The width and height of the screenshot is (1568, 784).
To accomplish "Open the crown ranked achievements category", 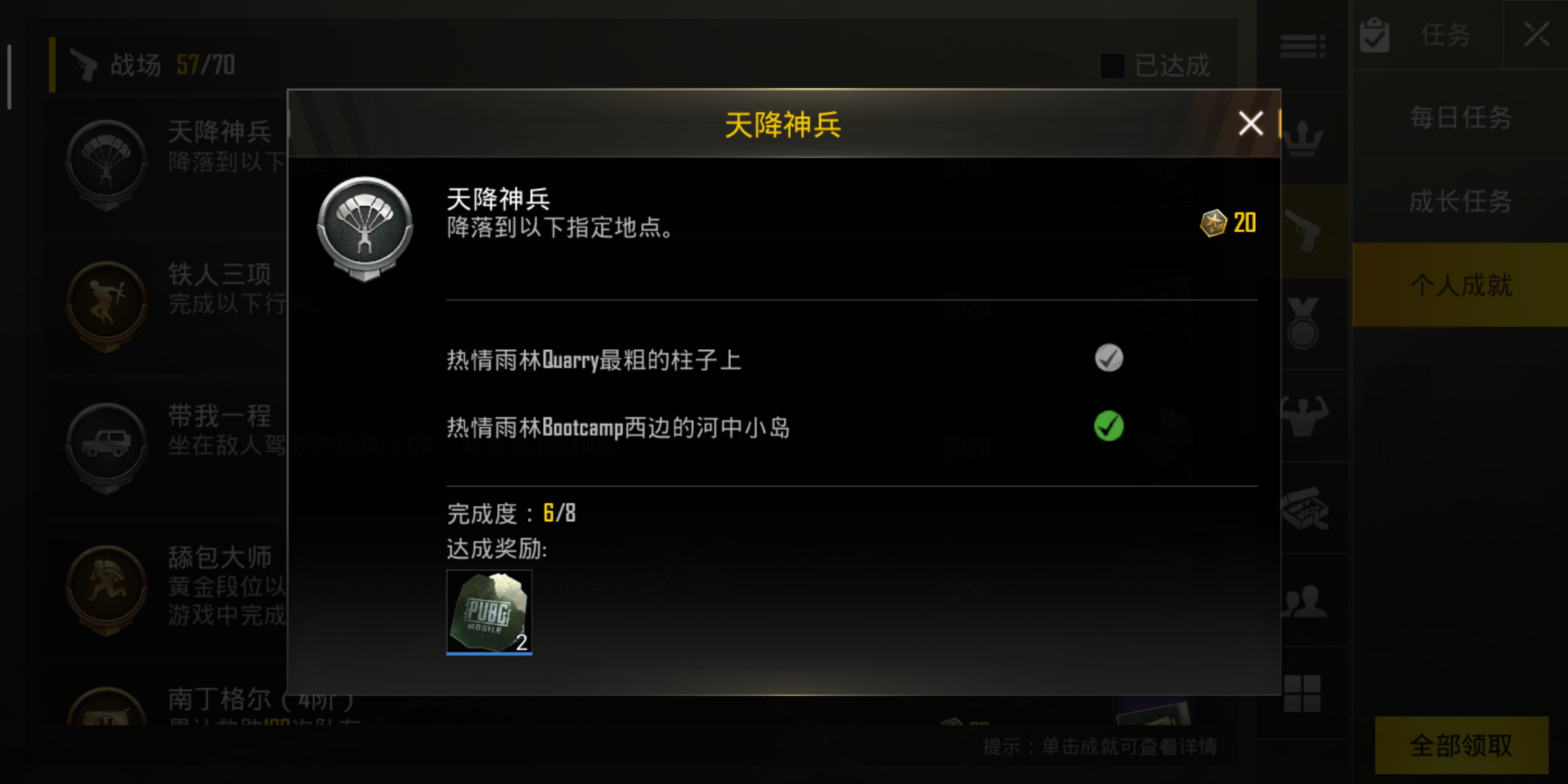I will pyautogui.click(x=1303, y=139).
